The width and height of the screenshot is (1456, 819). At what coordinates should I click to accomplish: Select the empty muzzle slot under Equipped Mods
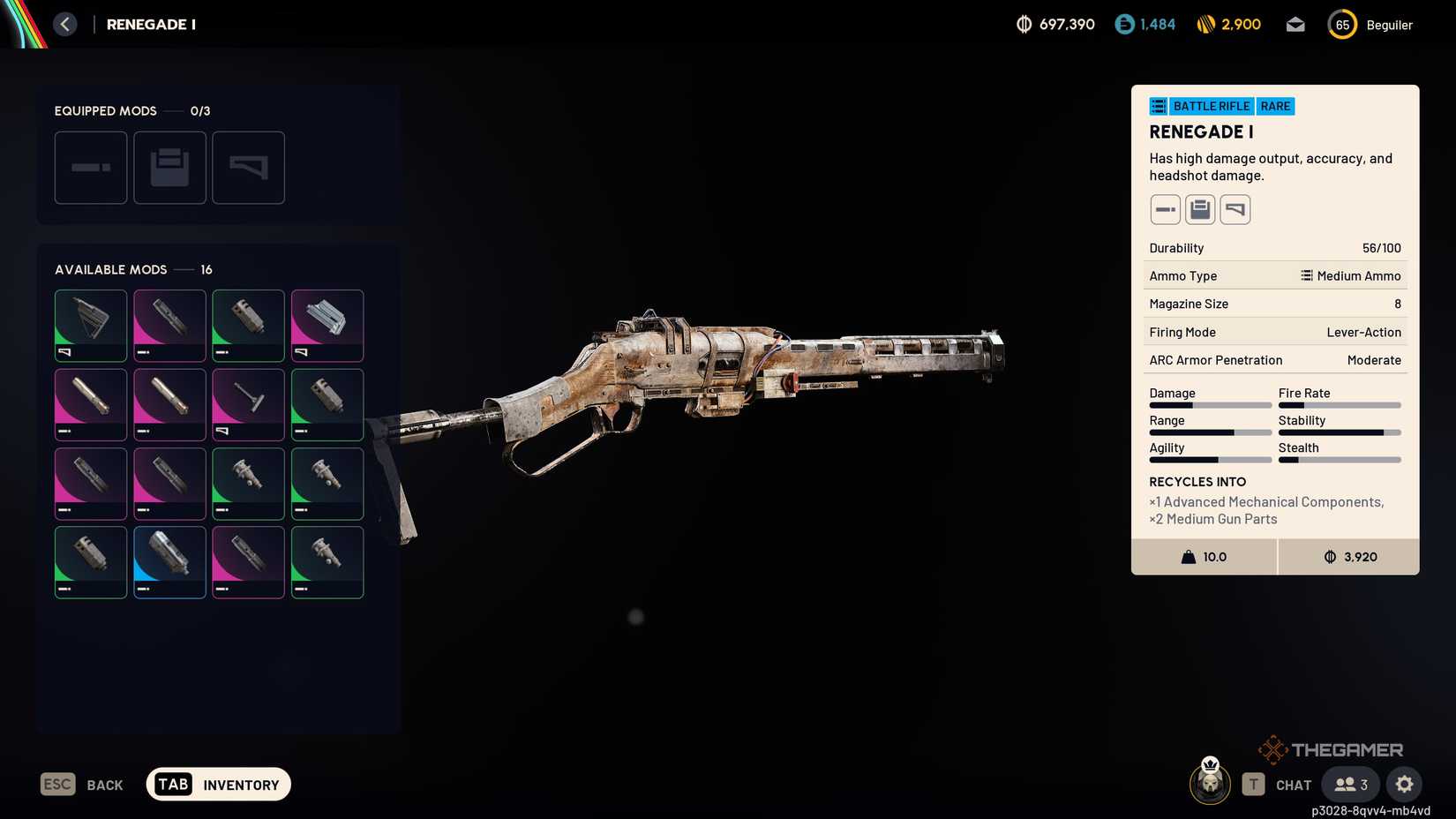pos(90,168)
